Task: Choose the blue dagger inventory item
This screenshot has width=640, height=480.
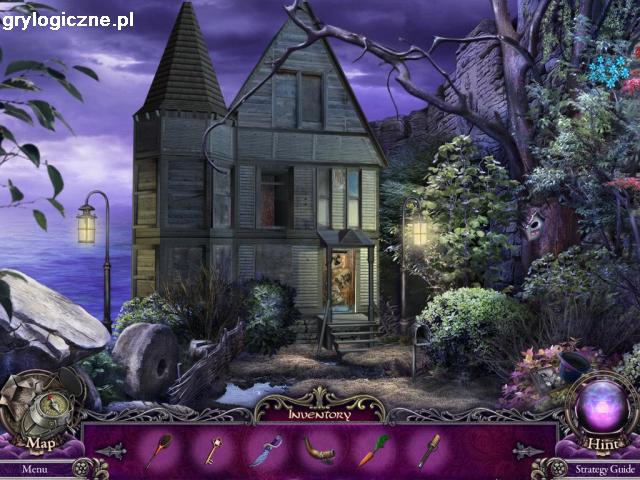Action: [x=266, y=450]
